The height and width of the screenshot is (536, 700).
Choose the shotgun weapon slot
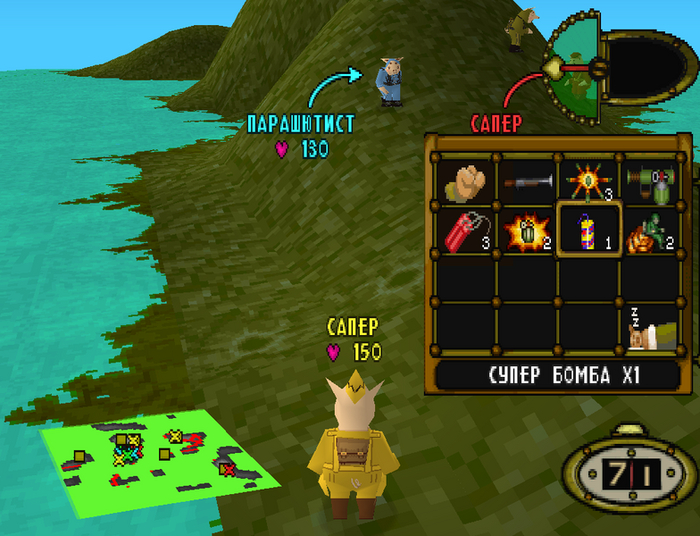click(527, 181)
